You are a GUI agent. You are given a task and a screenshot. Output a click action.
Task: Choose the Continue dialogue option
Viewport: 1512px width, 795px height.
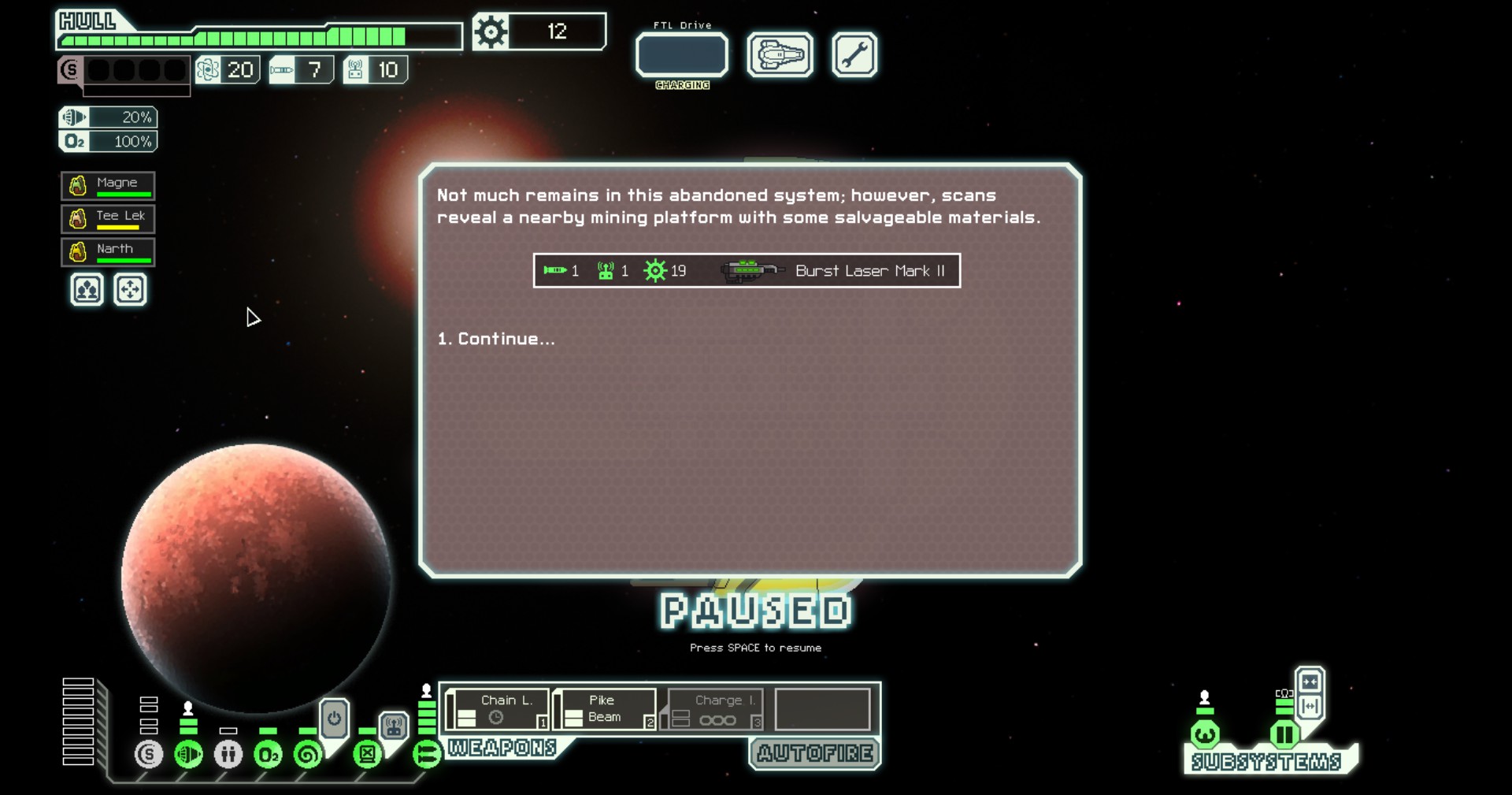point(496,339)
